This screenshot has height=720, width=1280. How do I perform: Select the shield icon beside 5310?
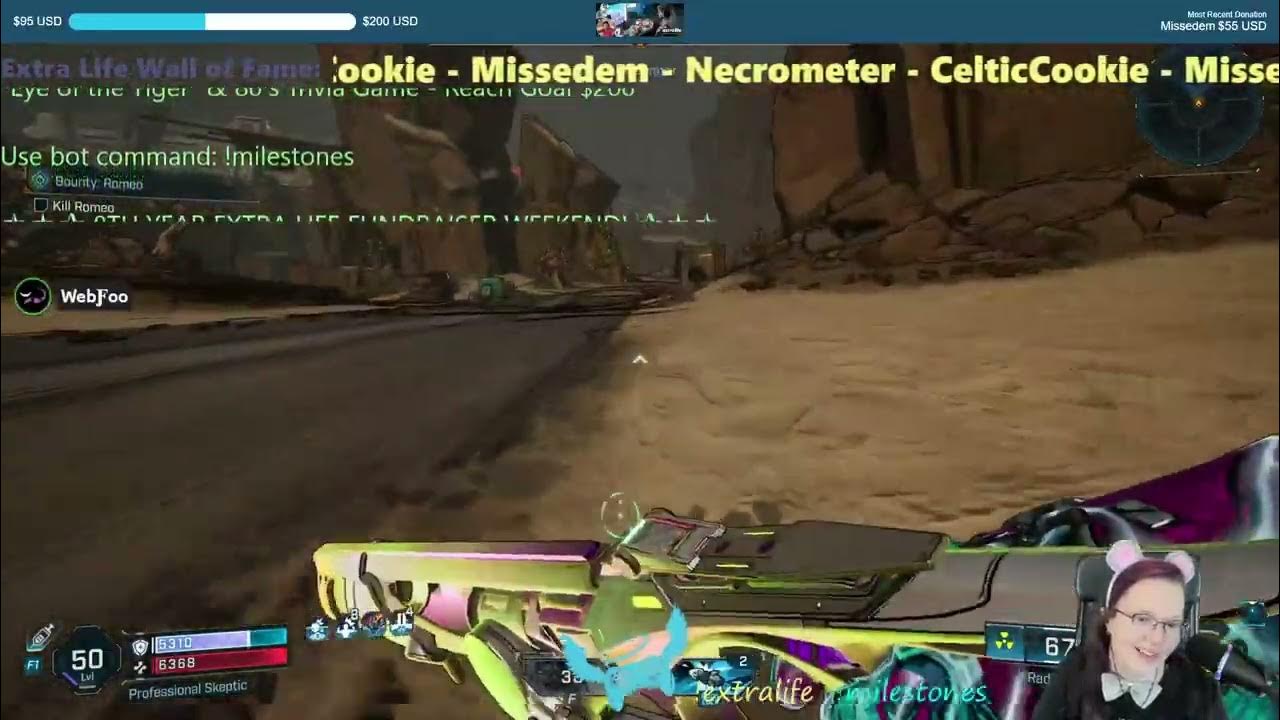[x=140, y=647]
